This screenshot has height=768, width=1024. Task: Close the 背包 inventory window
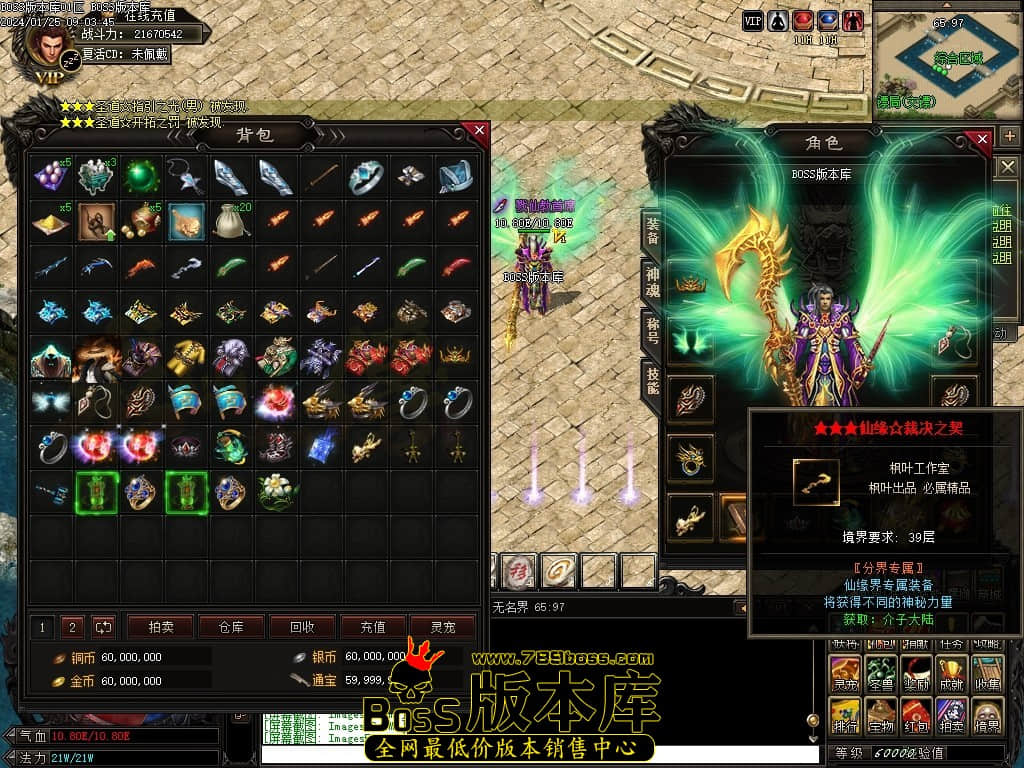tap(479, 131)
